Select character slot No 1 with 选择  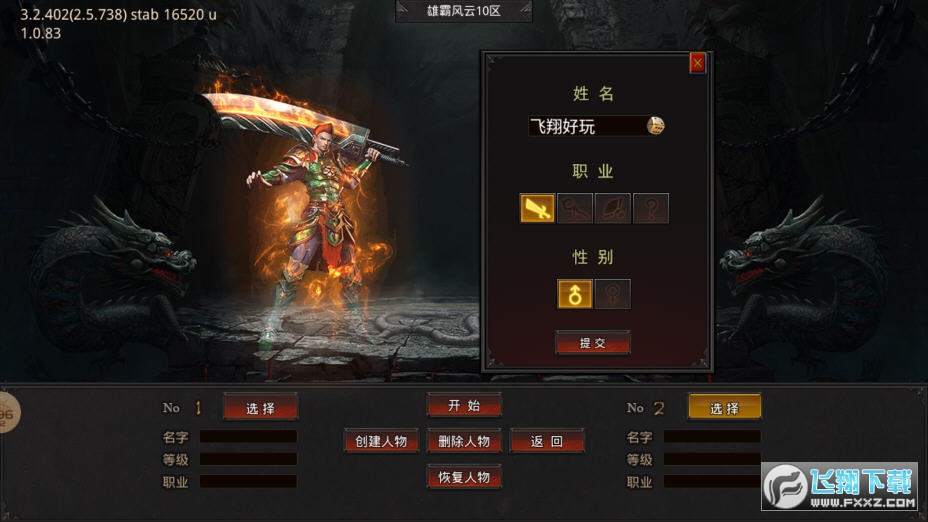[x=260, y=407]
